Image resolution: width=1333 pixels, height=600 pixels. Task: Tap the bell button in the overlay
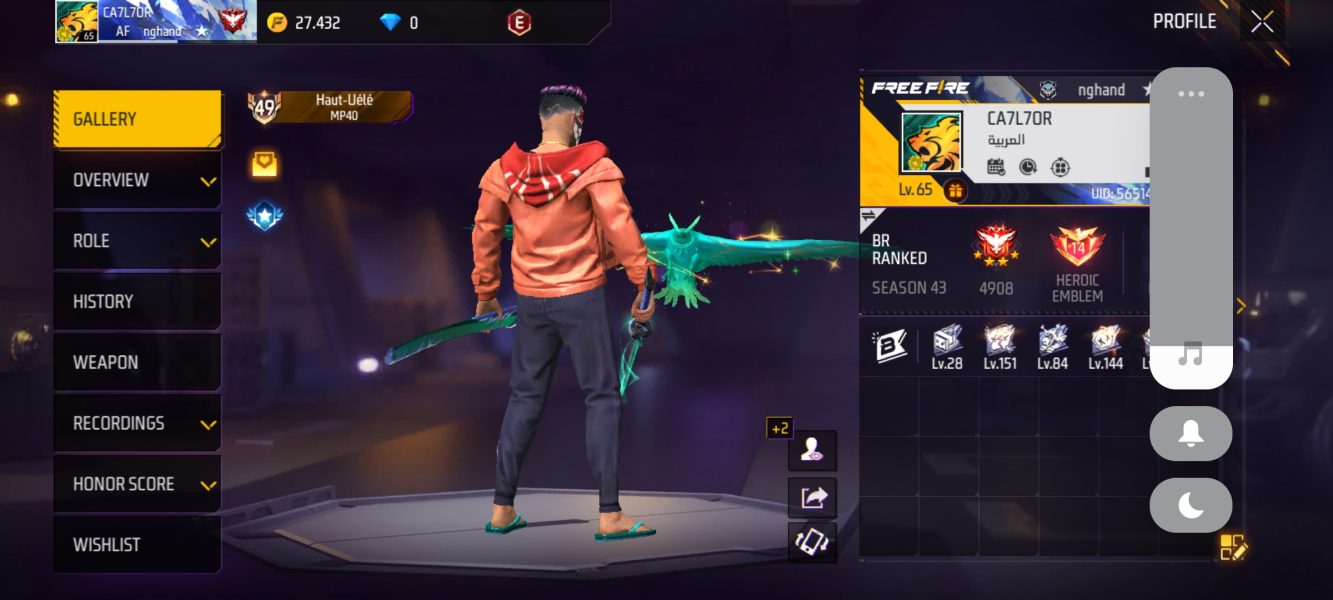(1190, 434)
